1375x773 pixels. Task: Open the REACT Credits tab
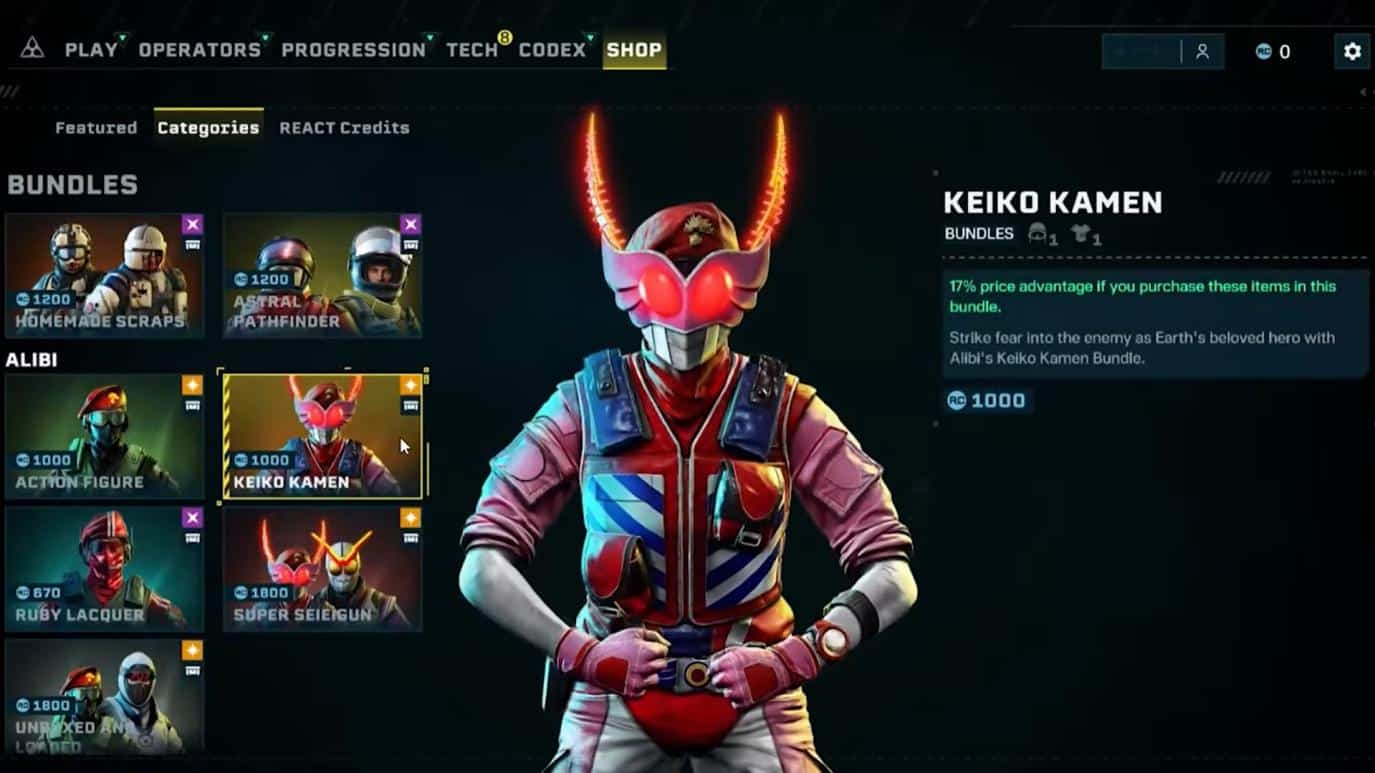(344, 128)
